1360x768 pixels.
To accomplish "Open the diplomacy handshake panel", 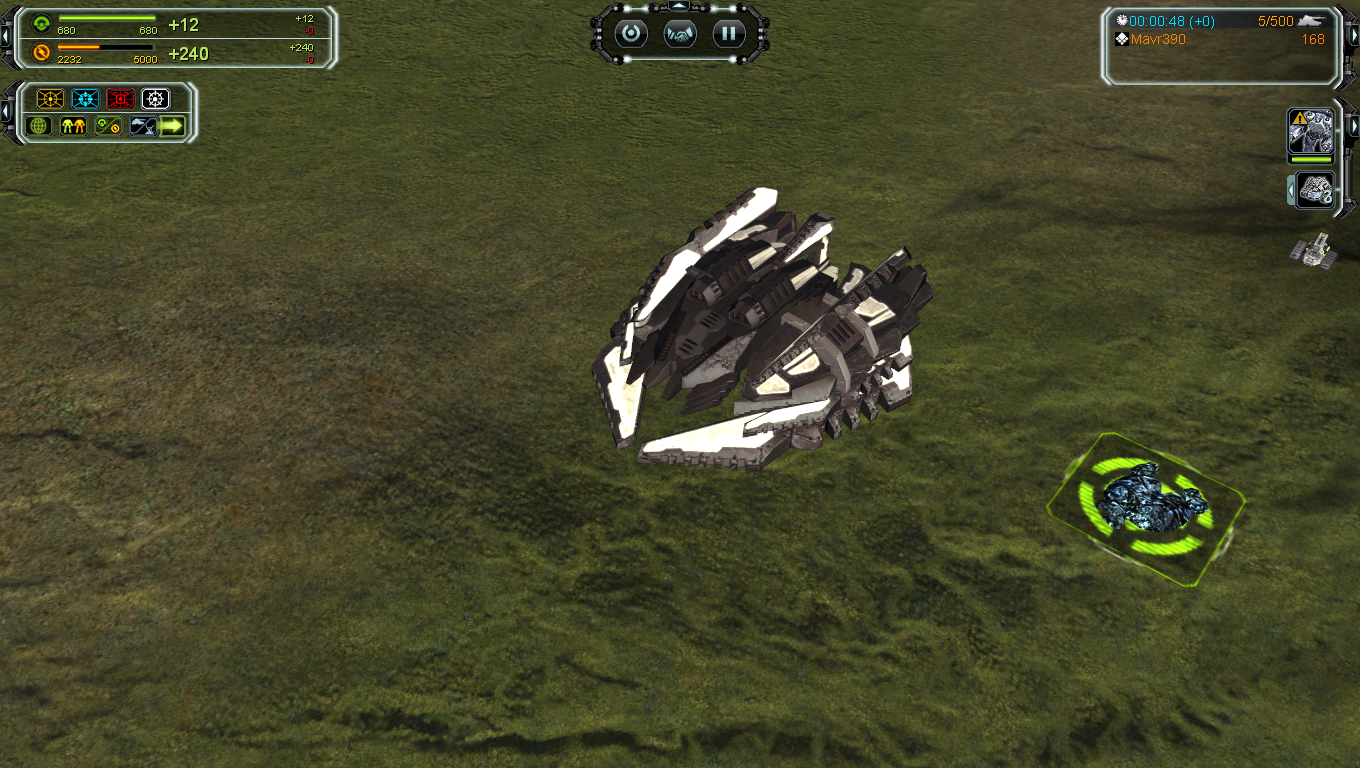I will click(x=680, y=34).
